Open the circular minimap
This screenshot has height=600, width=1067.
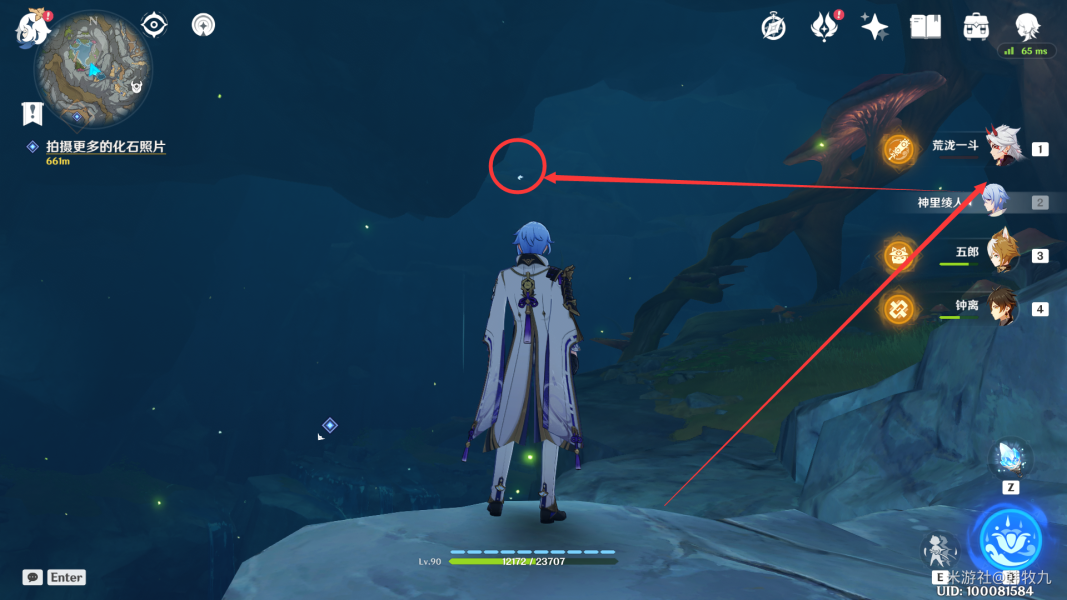(x=93, y=66)
